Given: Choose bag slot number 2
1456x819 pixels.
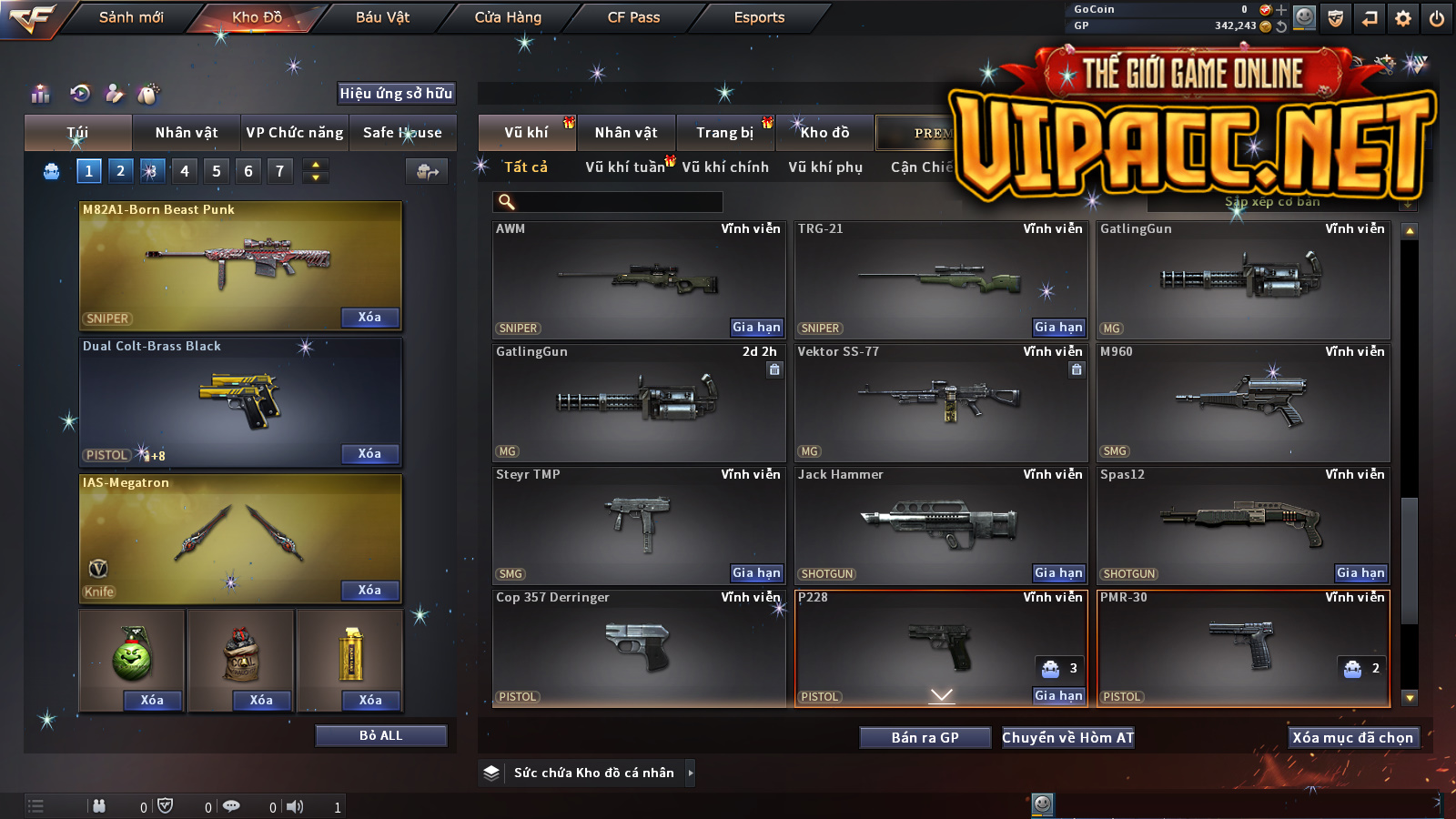Looking at the screenshot, I should 120,171.
